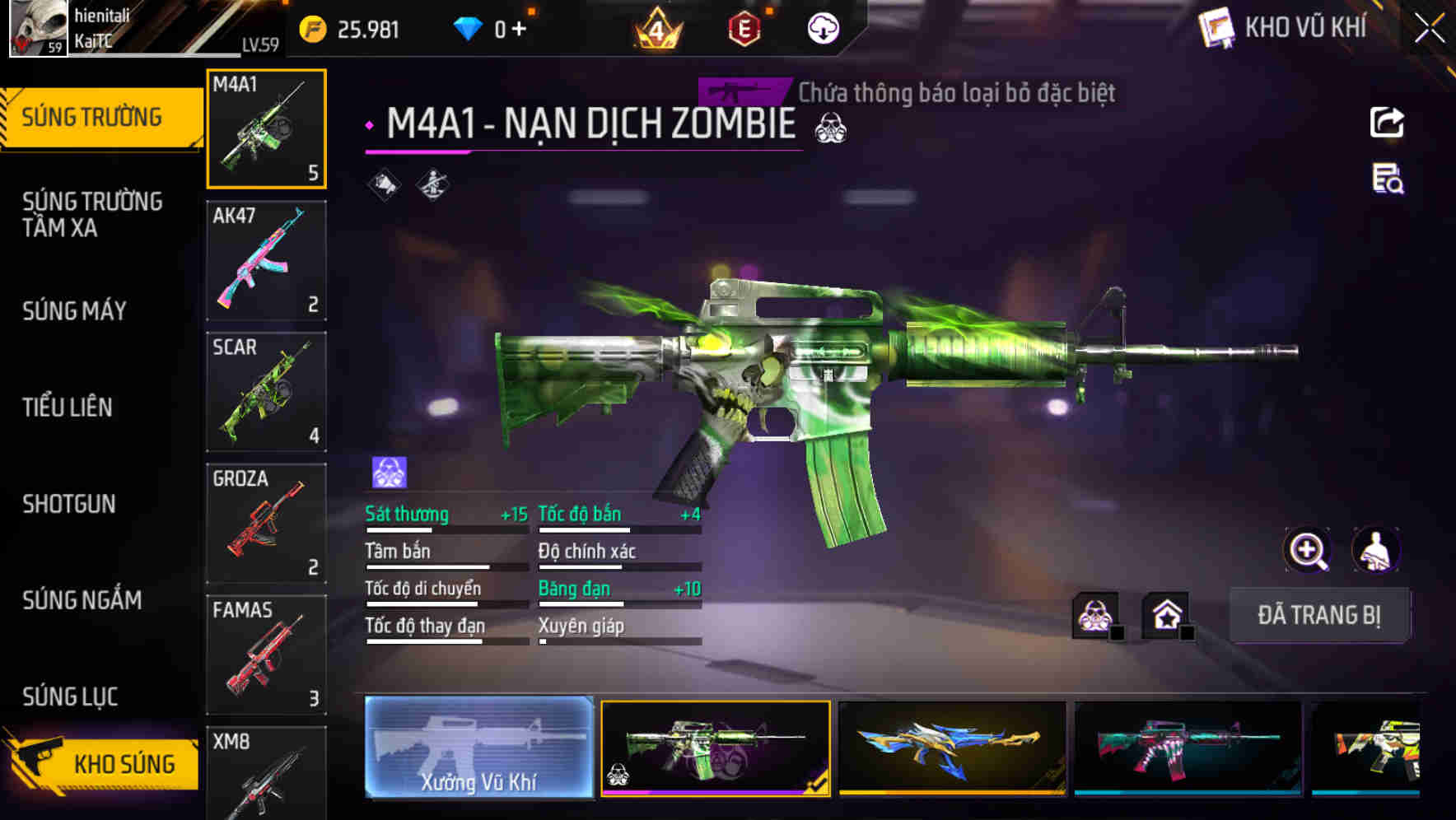The width and height of the screenshot is (1456, 820).
Task: Select the biohazard weapon skin icon
Action: click(1095, 614)
